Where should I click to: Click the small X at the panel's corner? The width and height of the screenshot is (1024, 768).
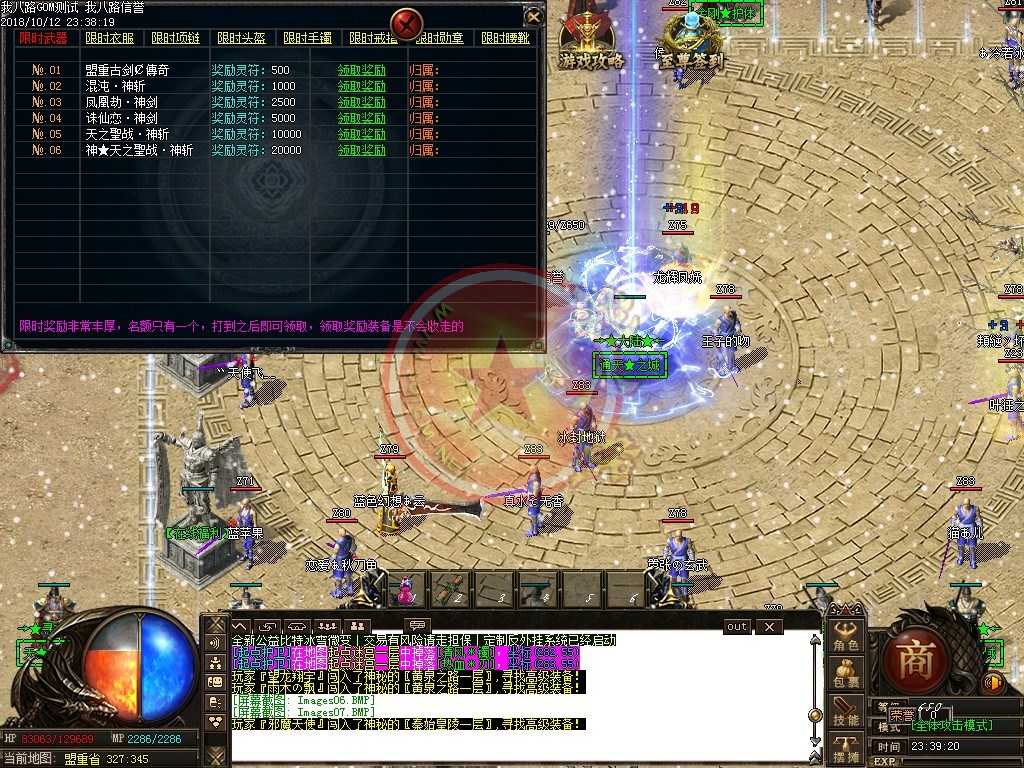pos(534,17)
